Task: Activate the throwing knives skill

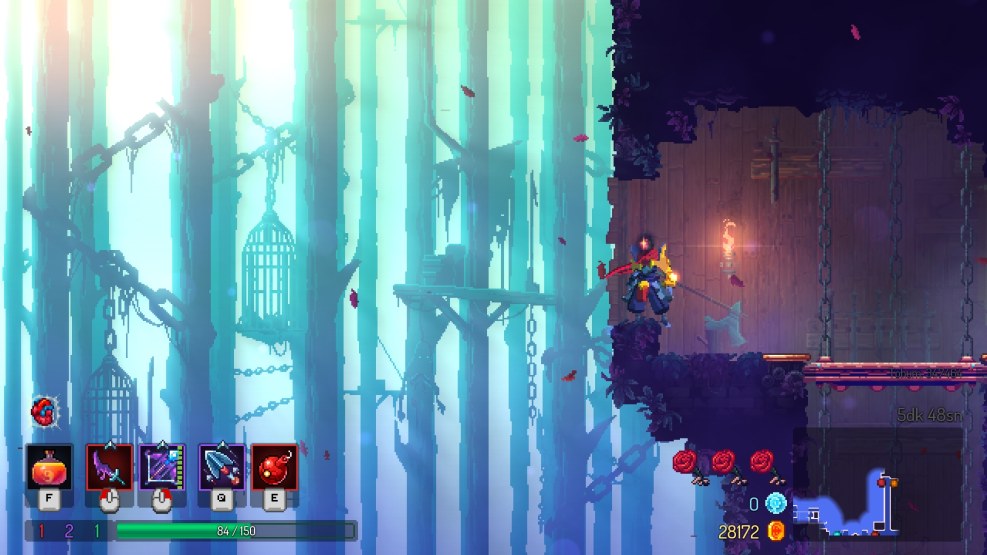Action: [x=221, y=468]
